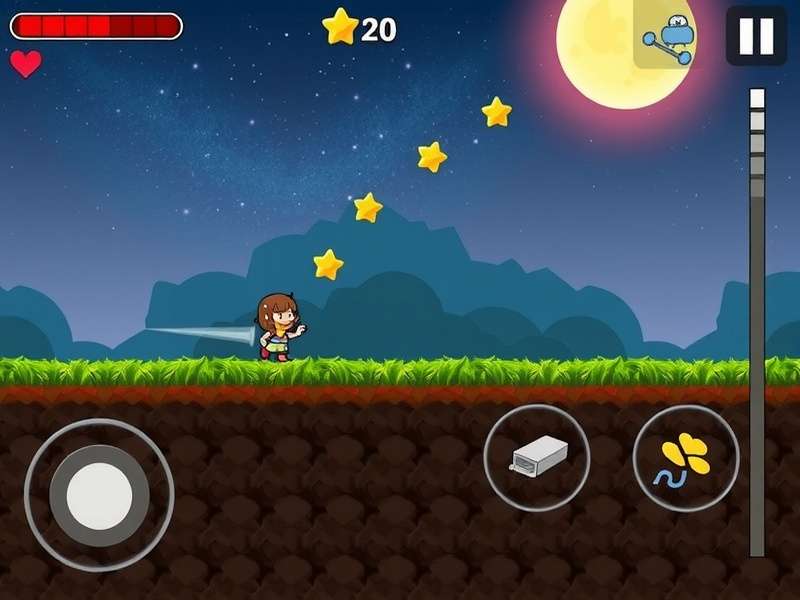Tap the blue creature icon button
800x600 pixels.
666,38
